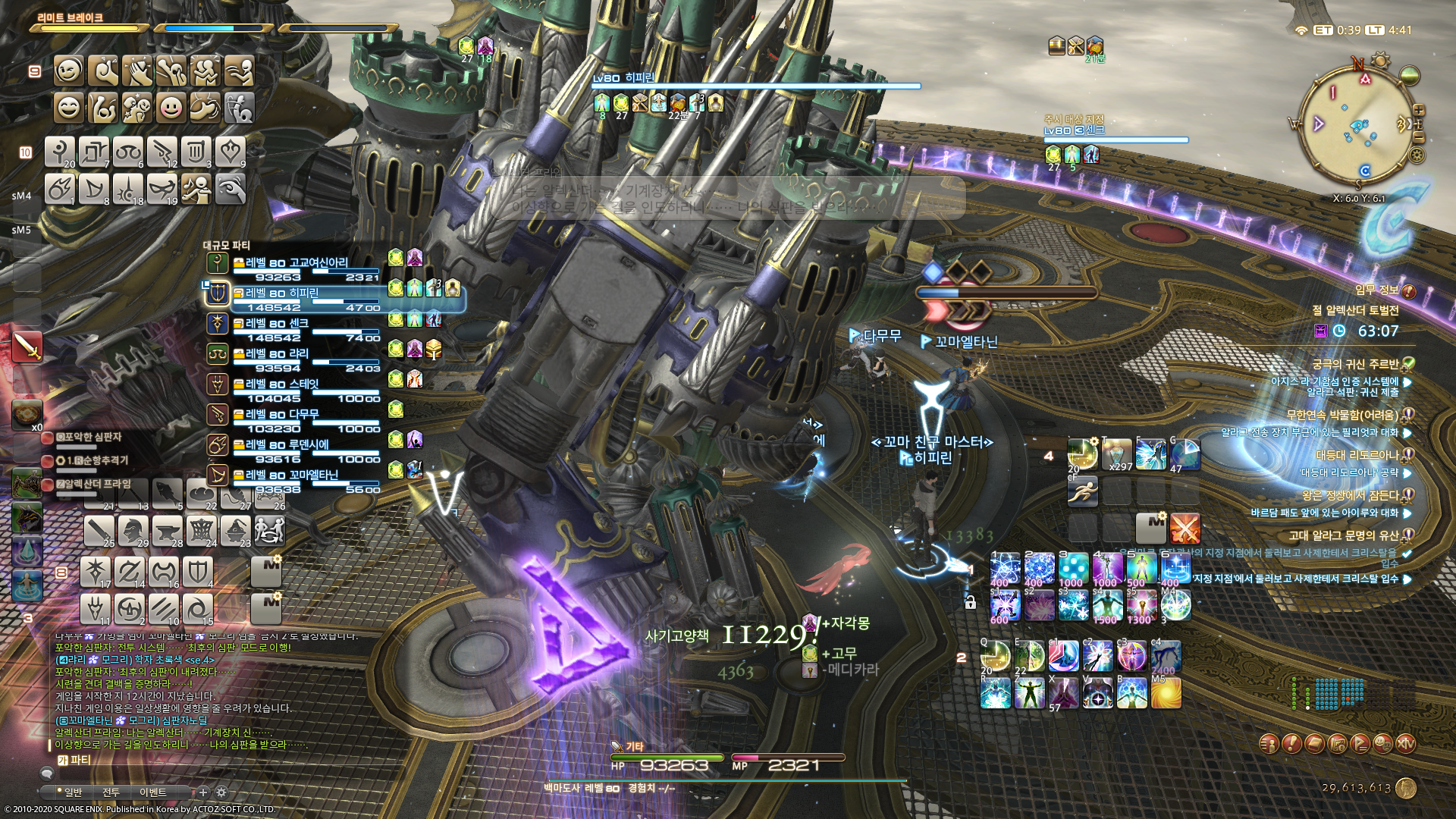The image size is (1456, 819).
Task: Switch to the 이벤트 chat tab
Action: (x=152, y=792)
